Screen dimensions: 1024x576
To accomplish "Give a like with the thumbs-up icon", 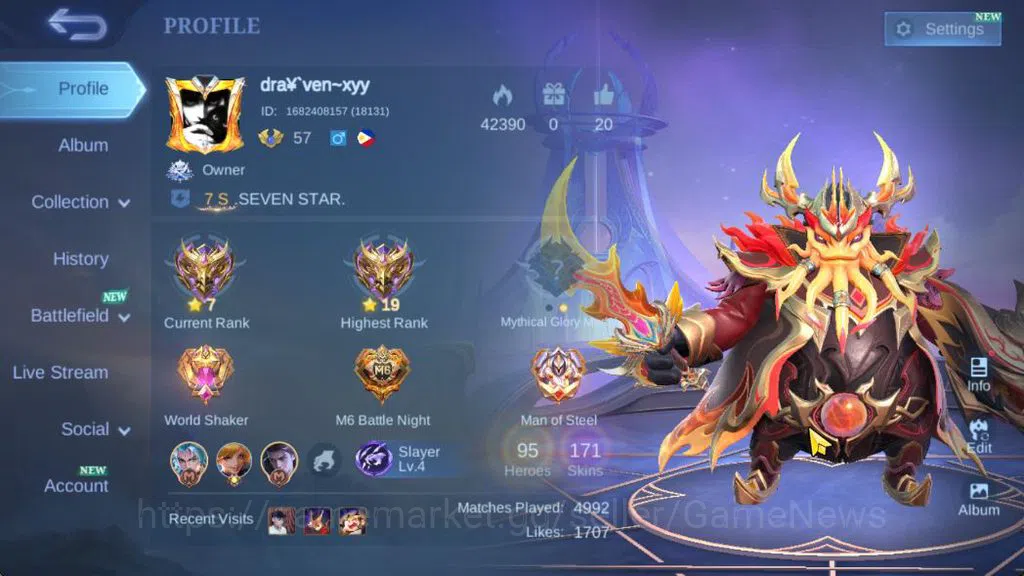I will (603, 96).
